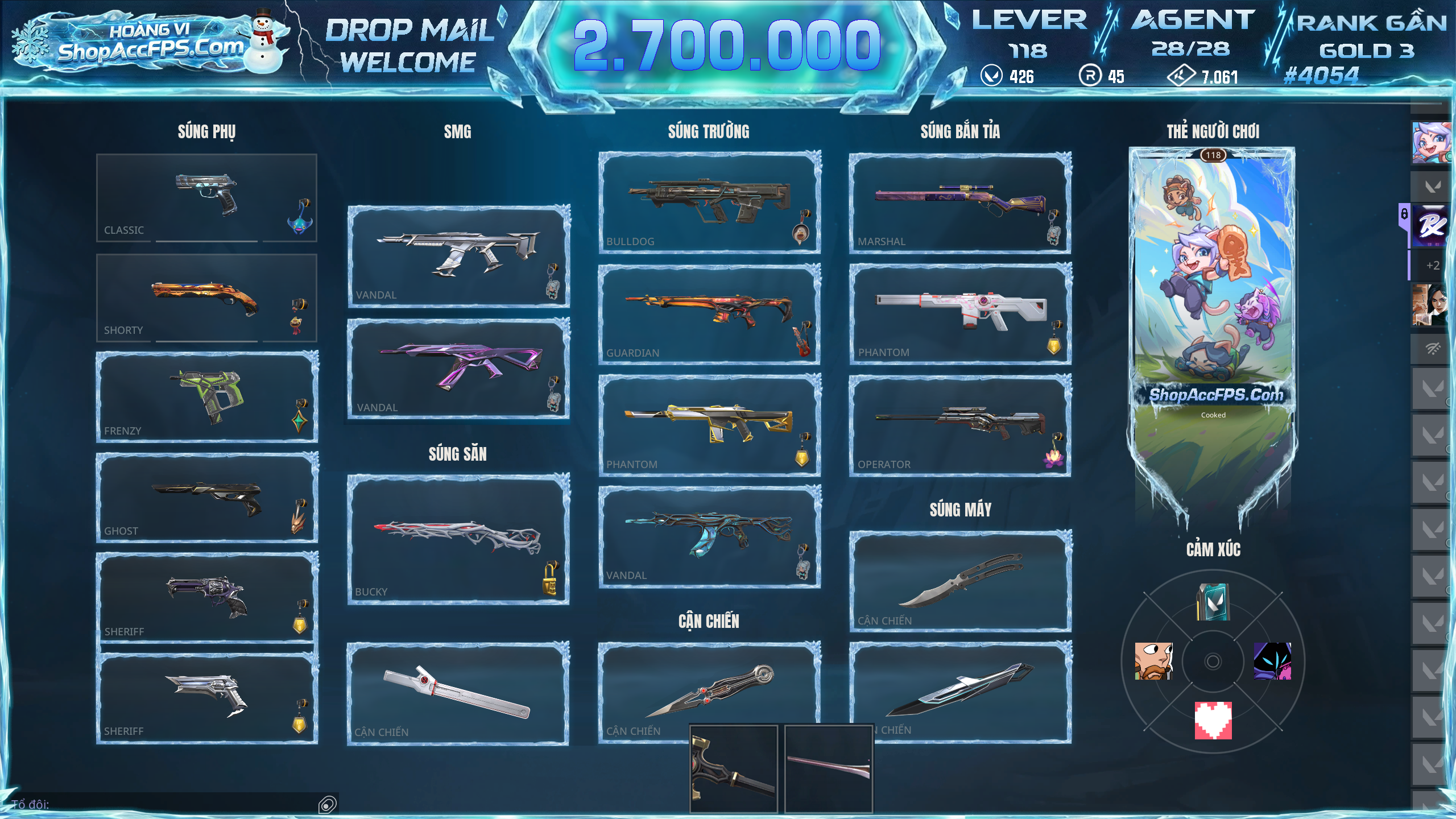1456x819 pixels.
Task: Choose the bearded face spray slot
Action: coord(1153,661)
